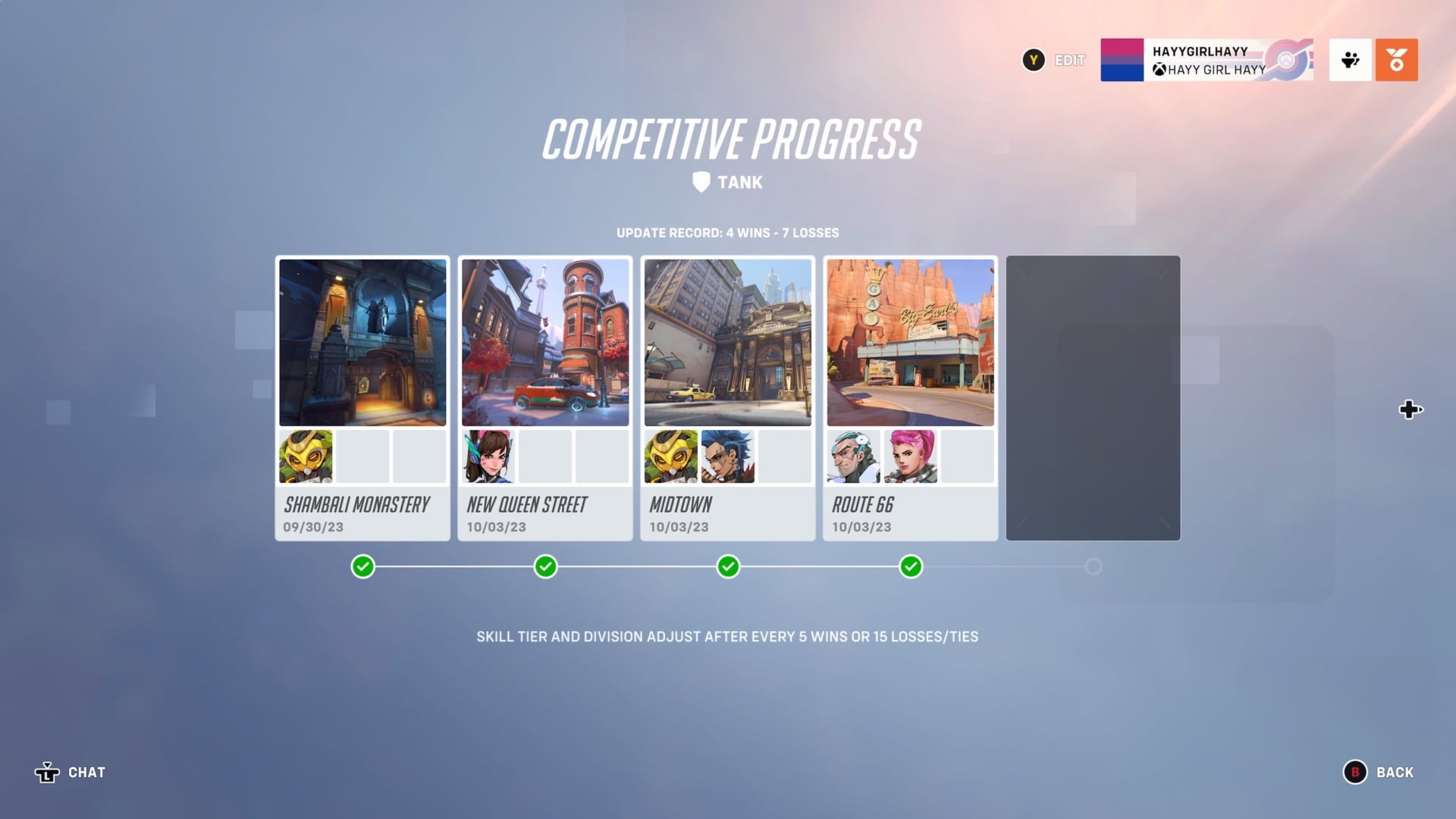
Task: Click the HAYYGIRLHAYY username banner
Action: (x=1198, y=51)
